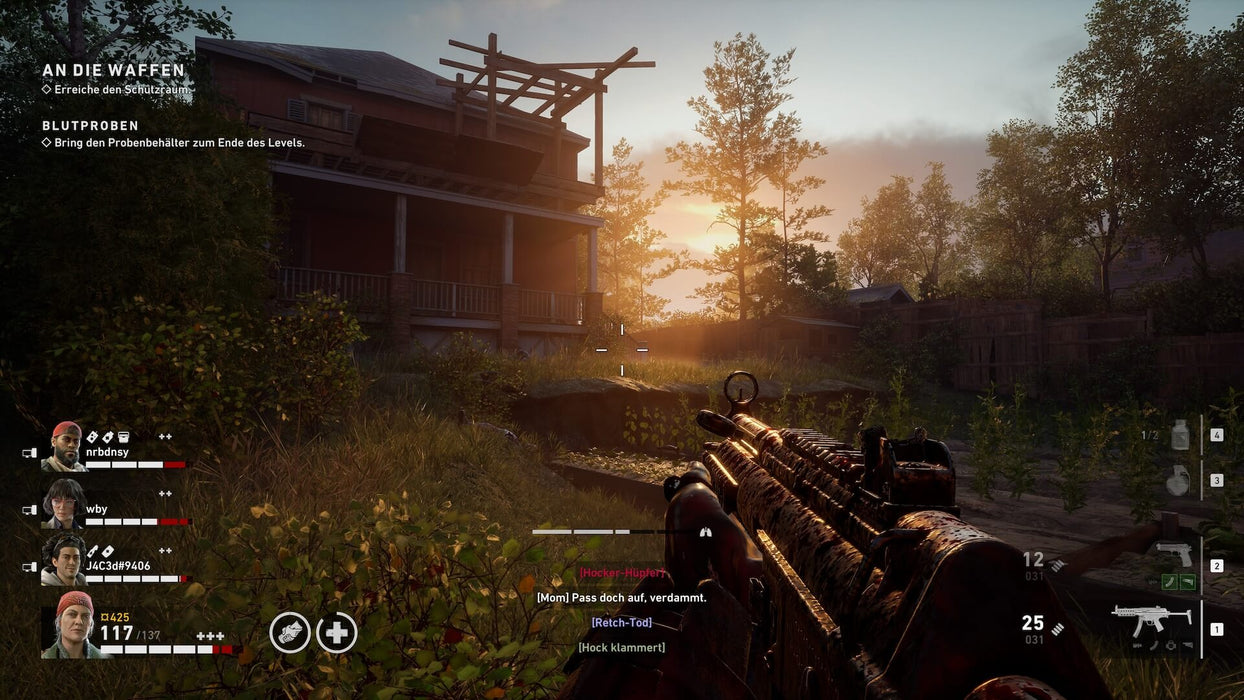Activate the medical cross icon
The height and width of the screenshot is (700, 1244).
pos(337,632)
